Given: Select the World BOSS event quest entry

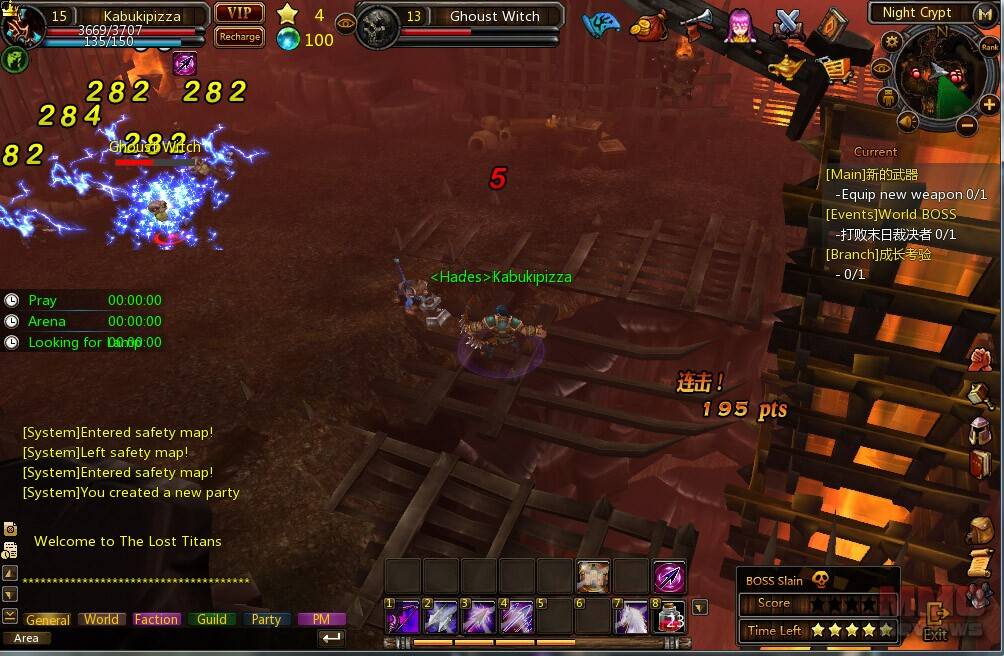Looking at the screenshot, I should pyautogui.click(x=890, y=214).
